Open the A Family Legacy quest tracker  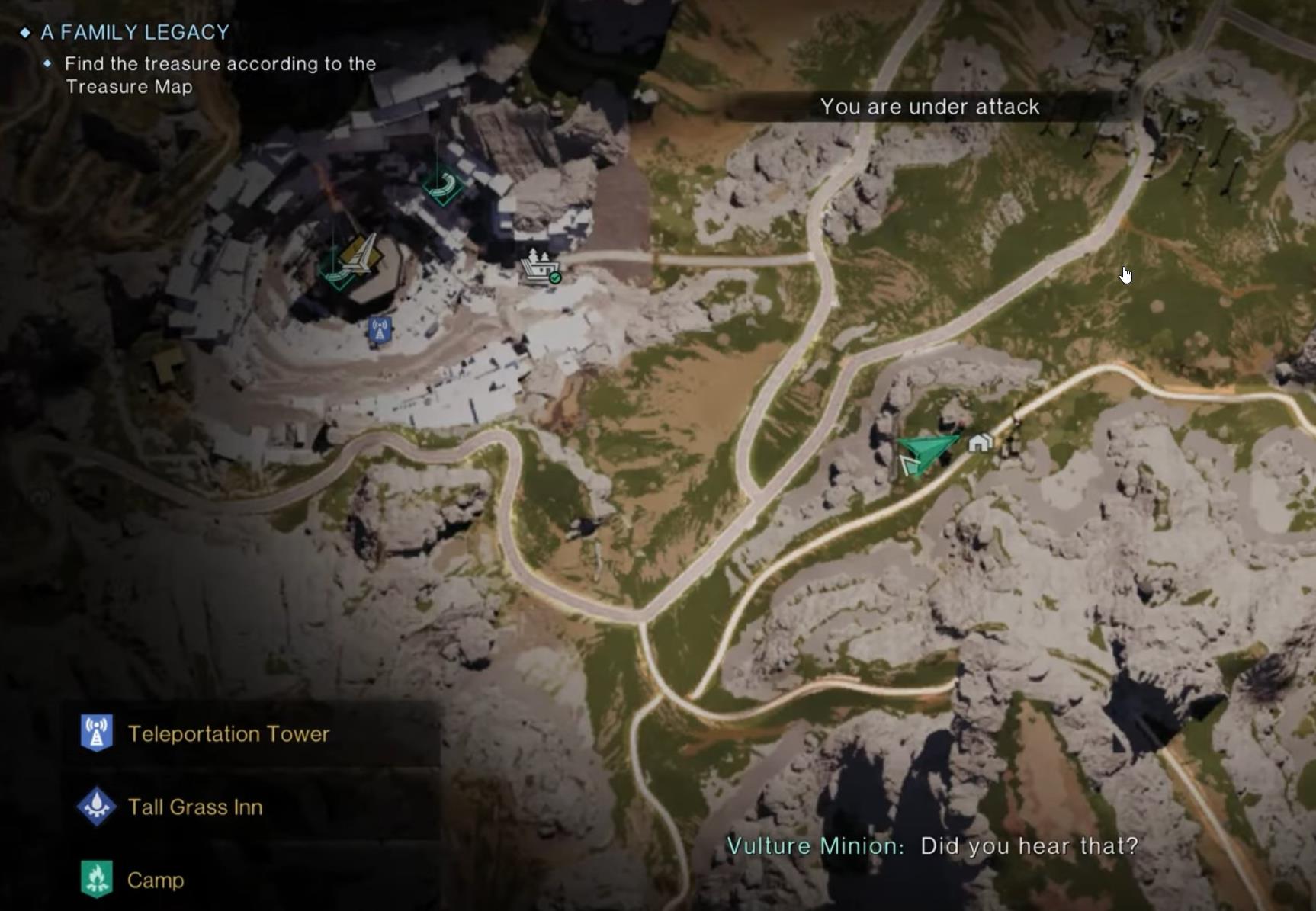[135, 32]
